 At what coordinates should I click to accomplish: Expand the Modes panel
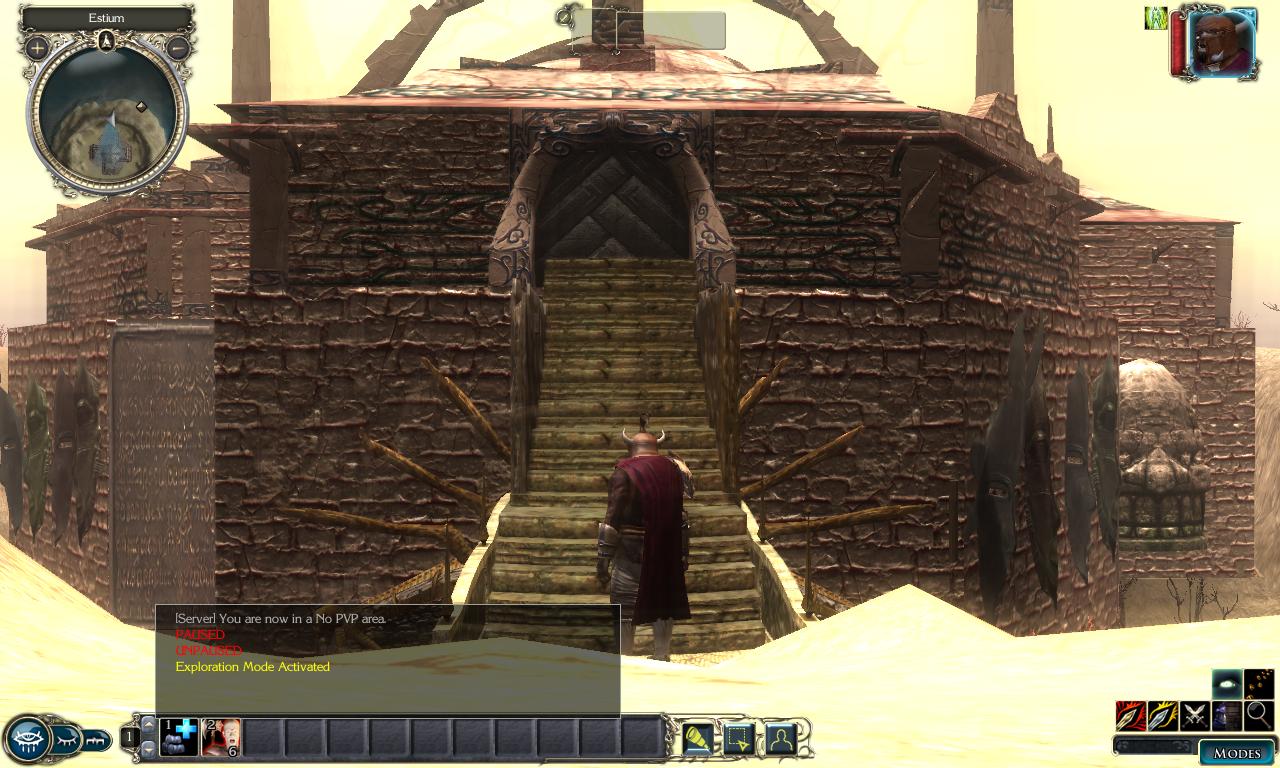(1236, 751)
